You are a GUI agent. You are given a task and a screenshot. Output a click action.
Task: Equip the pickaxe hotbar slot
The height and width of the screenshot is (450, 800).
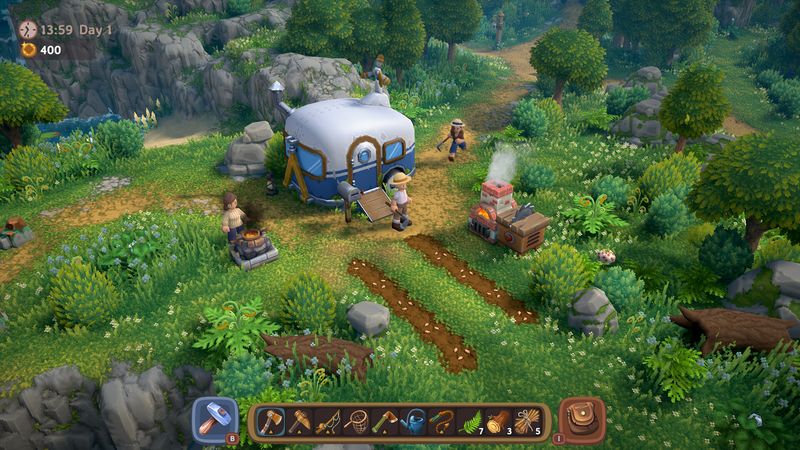click(300, 422)
